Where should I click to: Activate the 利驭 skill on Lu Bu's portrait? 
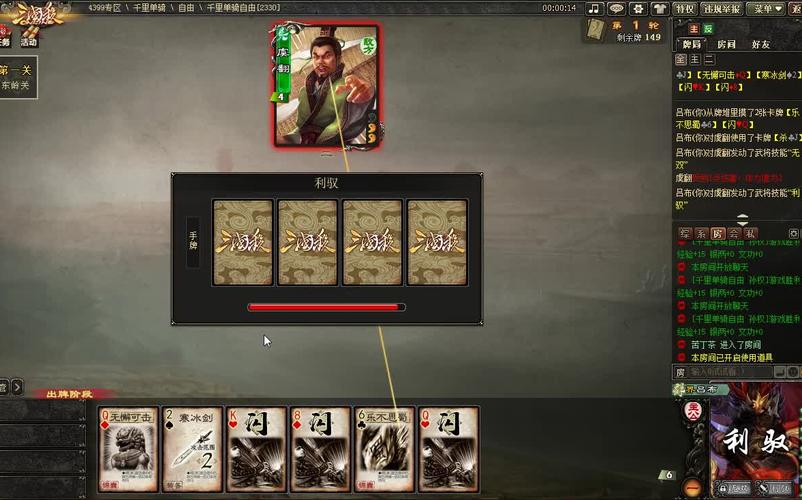(x=751, y=439)
